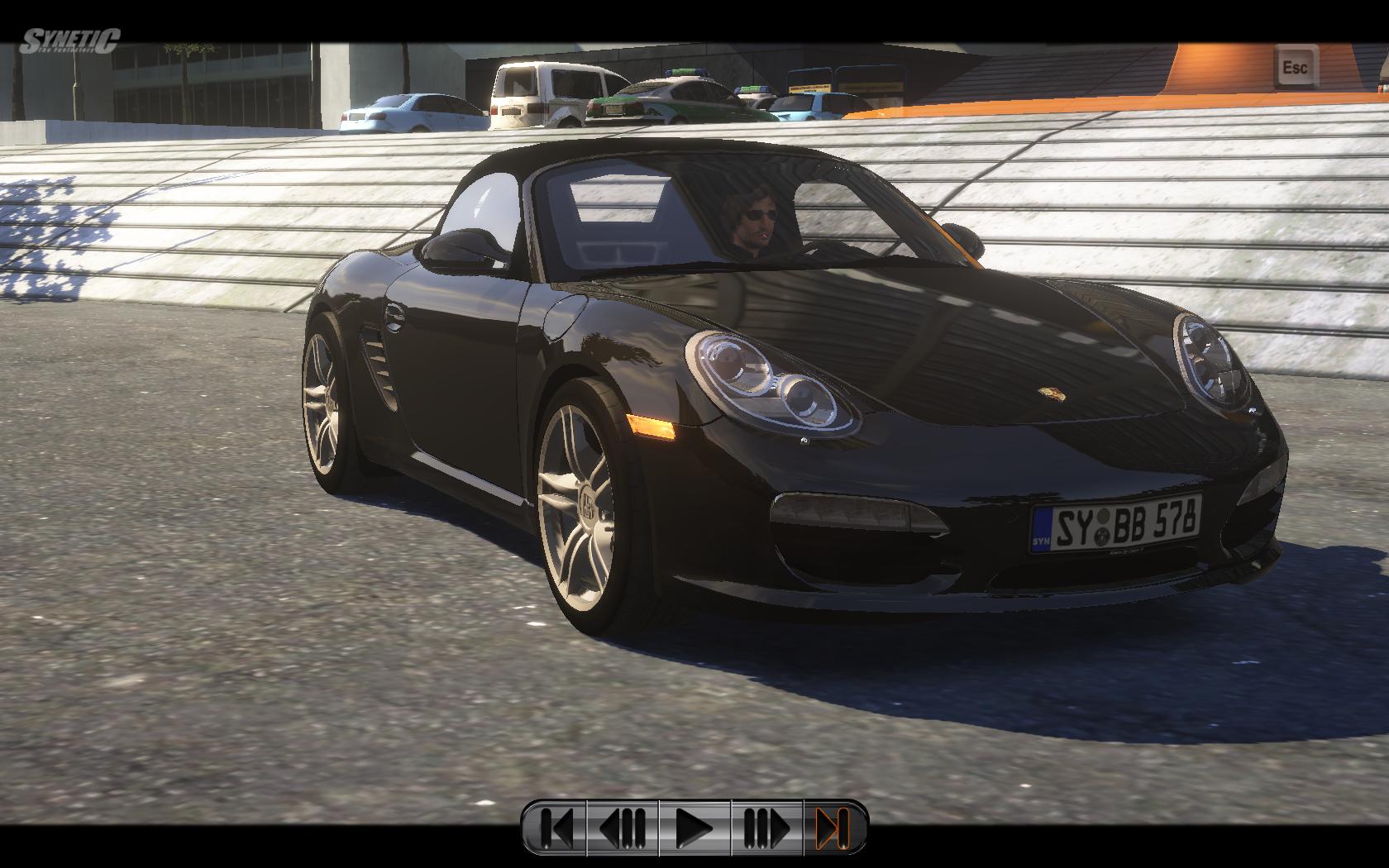Skip to the end of the replay
Viewport: 1389px width, 868px height.
point(833,827)
